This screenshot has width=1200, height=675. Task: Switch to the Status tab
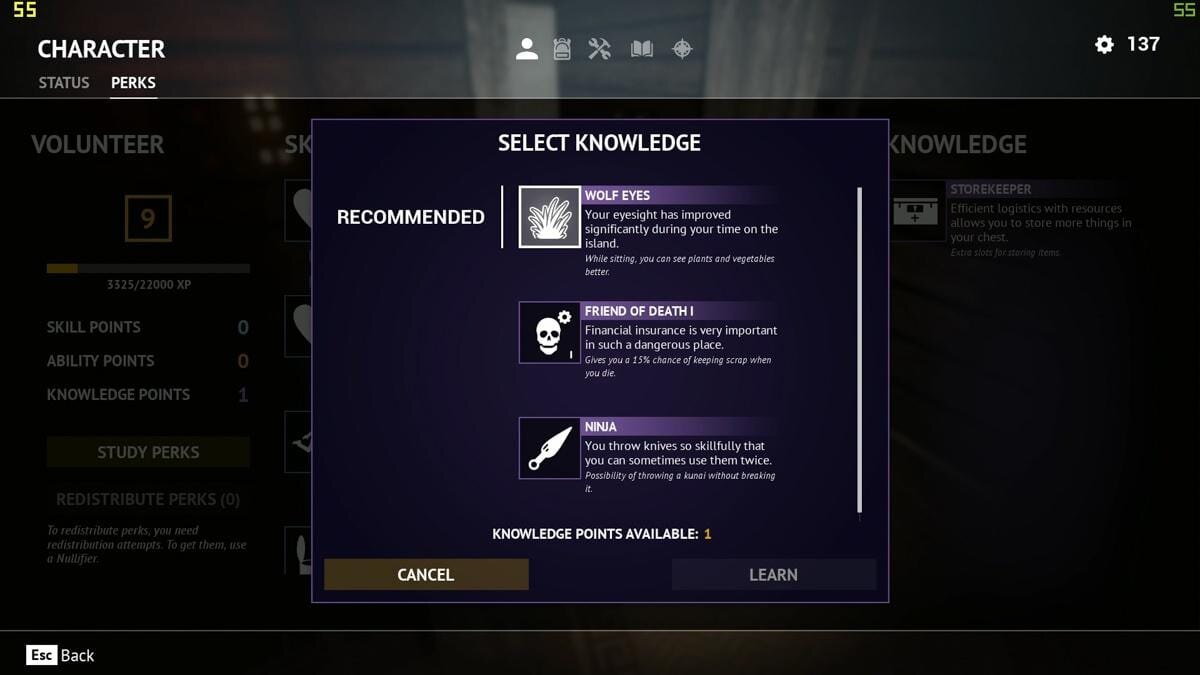coord(64,83)
